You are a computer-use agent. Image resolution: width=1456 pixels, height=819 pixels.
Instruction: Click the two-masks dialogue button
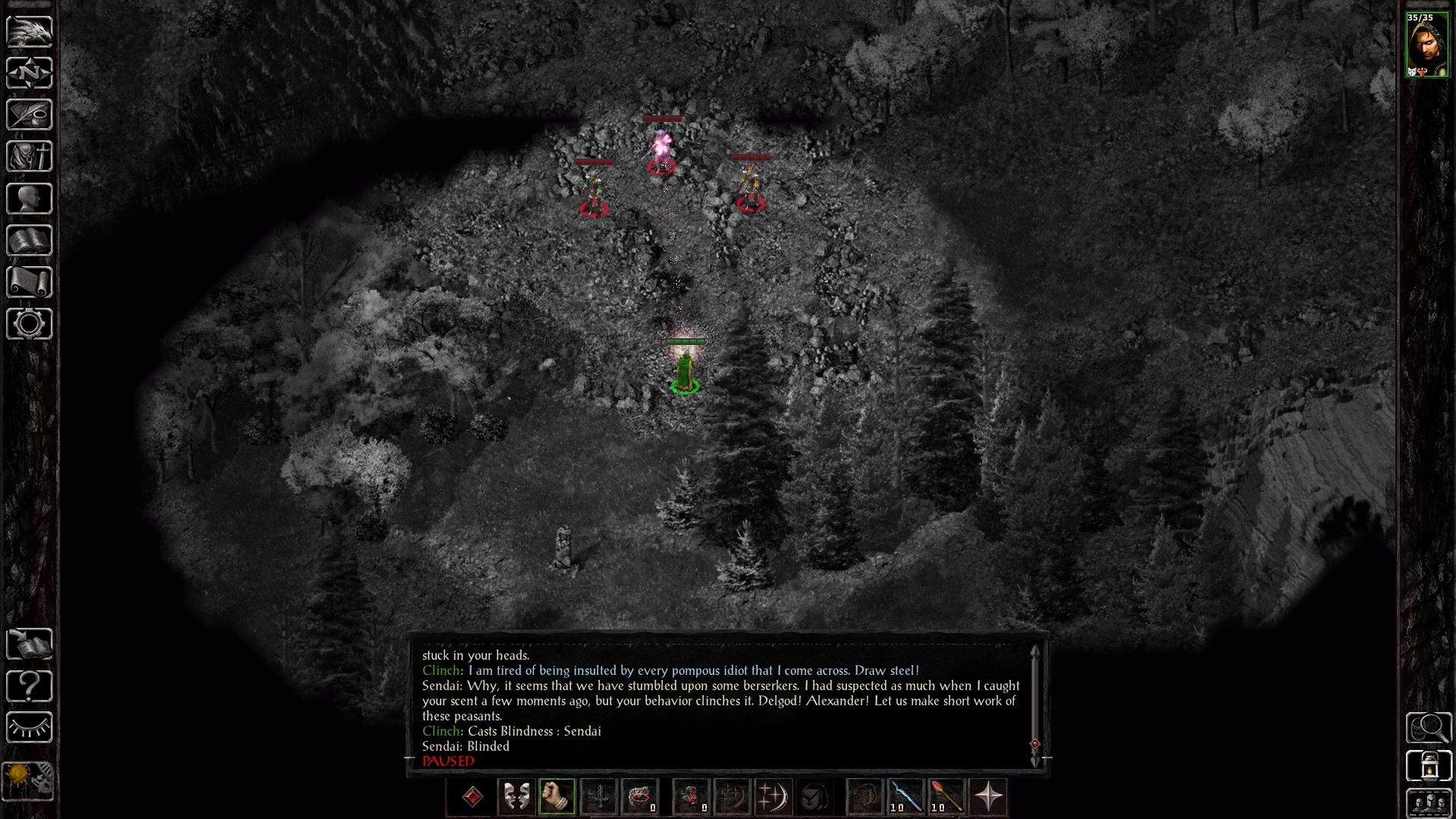[x=516, y=797]
